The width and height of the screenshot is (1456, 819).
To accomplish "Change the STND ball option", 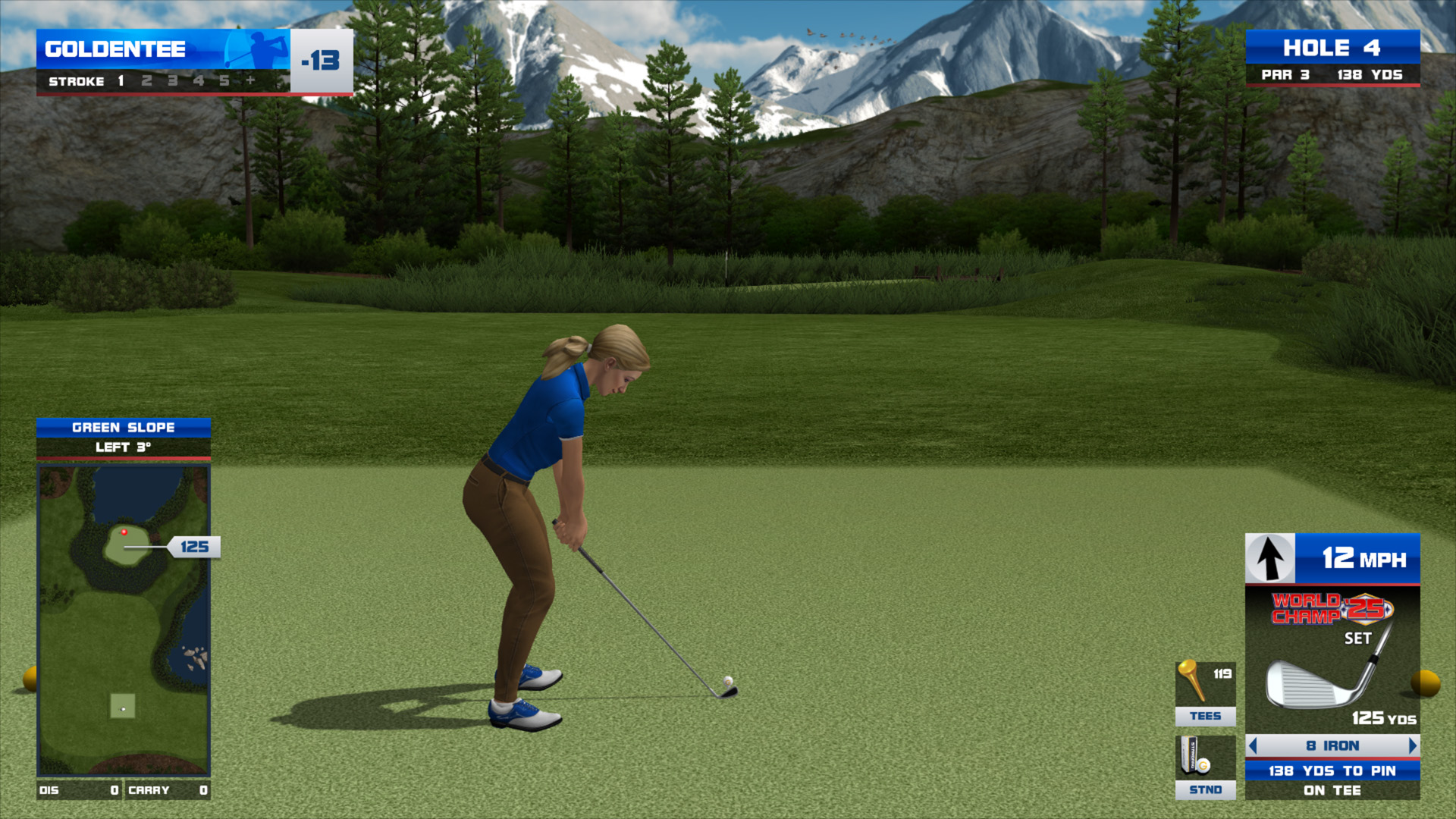I will point(1205,767).
